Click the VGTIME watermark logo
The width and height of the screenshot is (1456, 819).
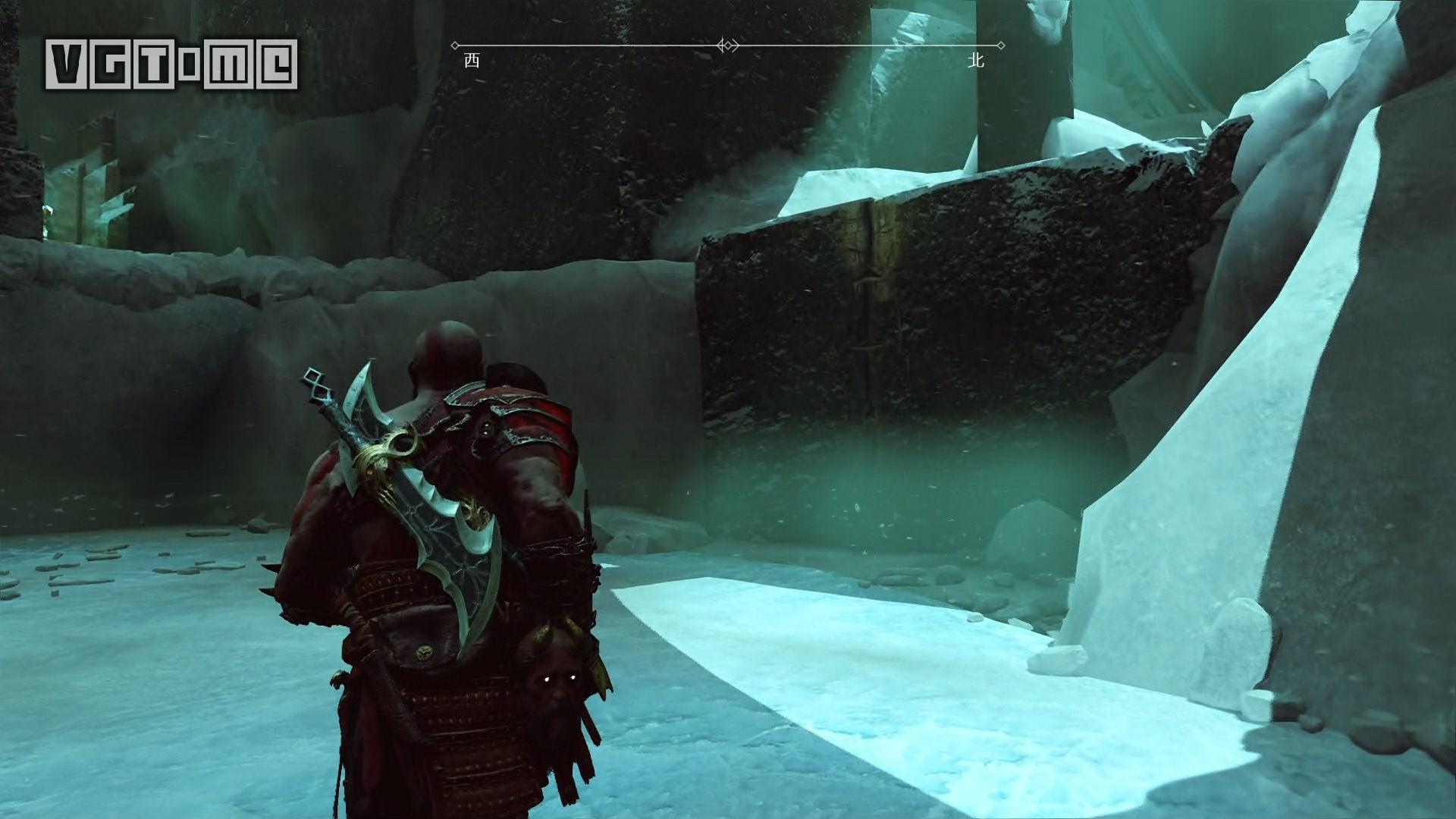(x=172, y=64)
